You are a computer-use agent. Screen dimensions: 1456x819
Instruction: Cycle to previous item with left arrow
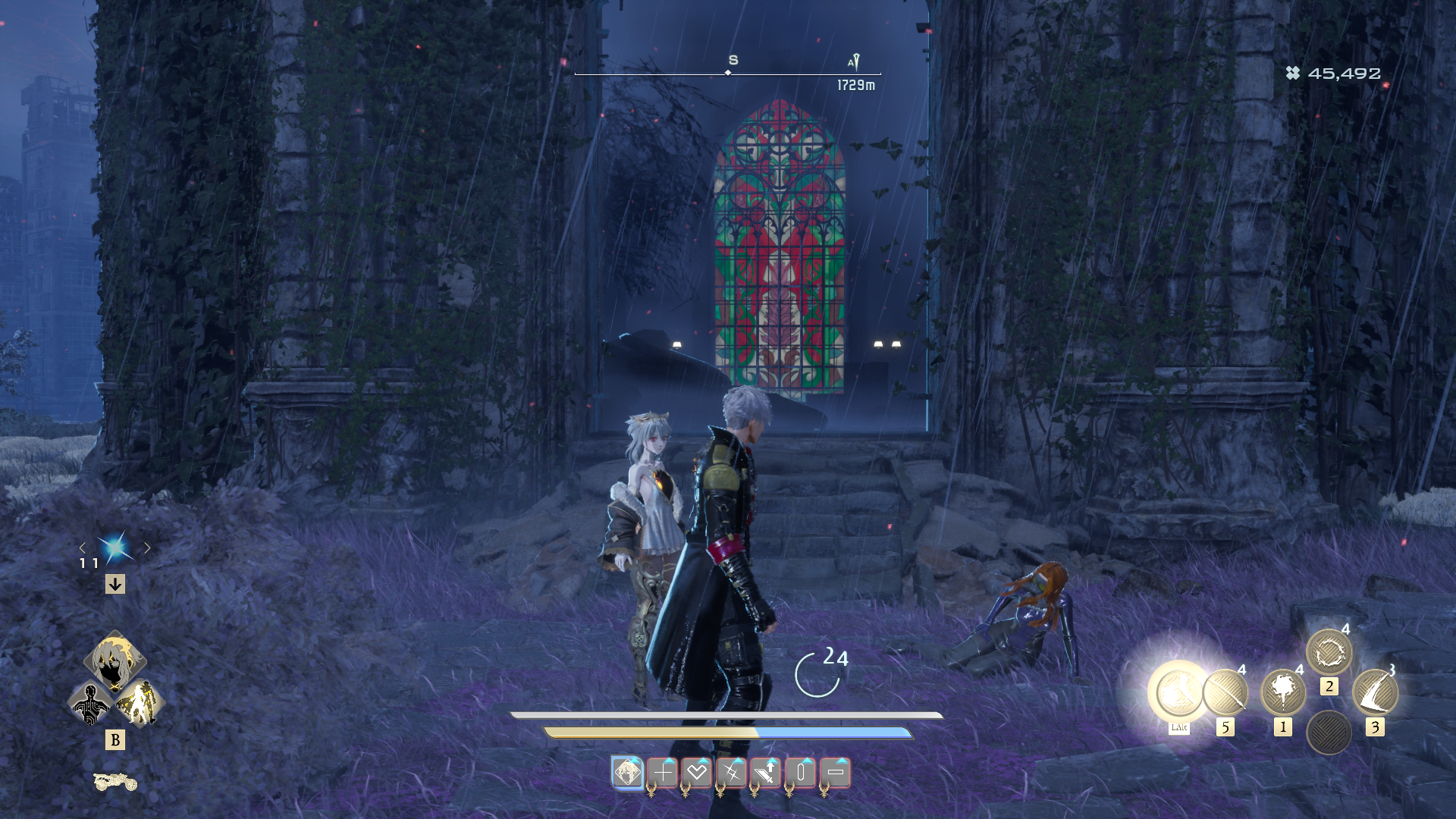[83, 548]
